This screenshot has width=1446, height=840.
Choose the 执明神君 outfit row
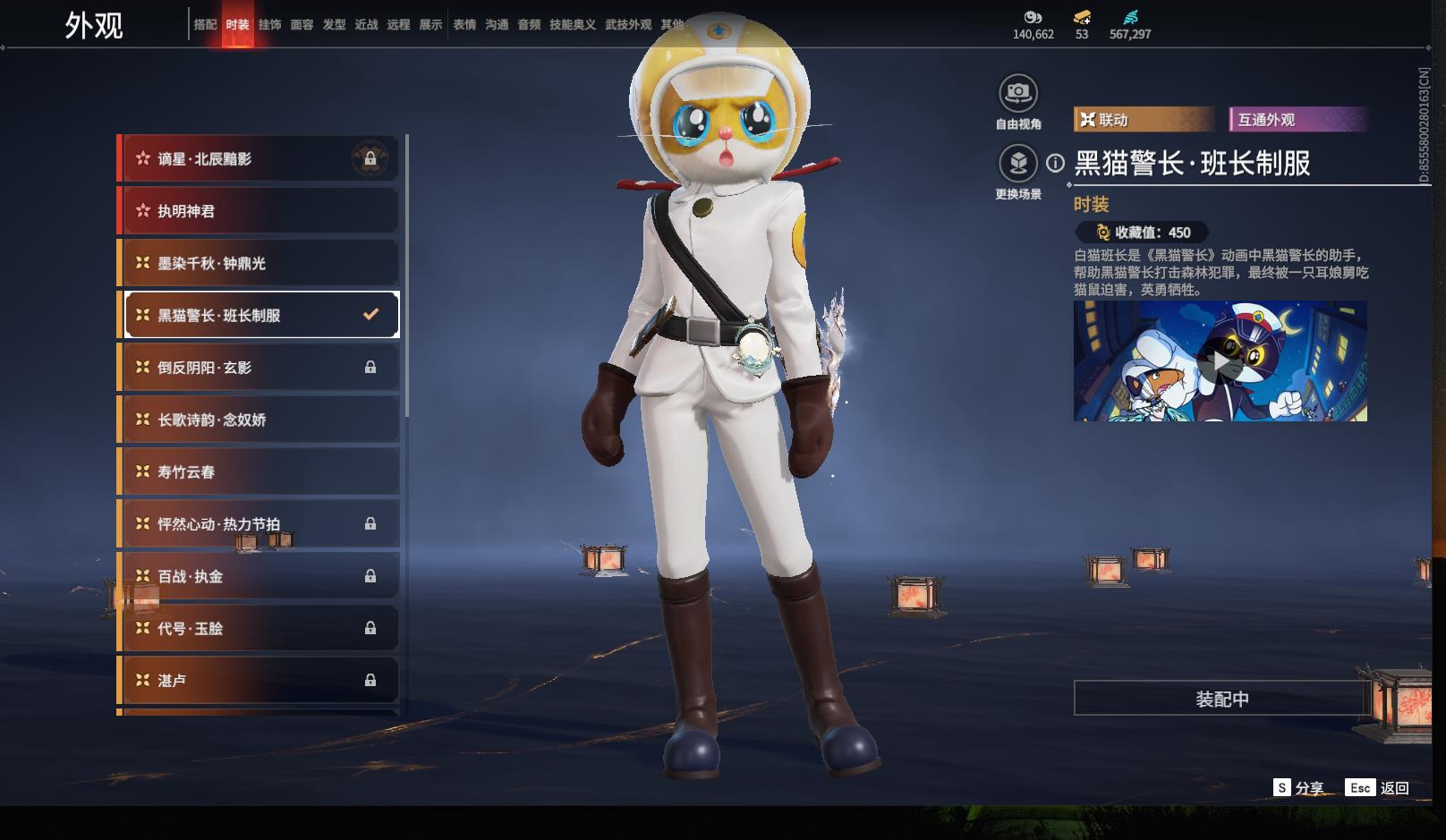pyautogui.click(x=259, y=211)
